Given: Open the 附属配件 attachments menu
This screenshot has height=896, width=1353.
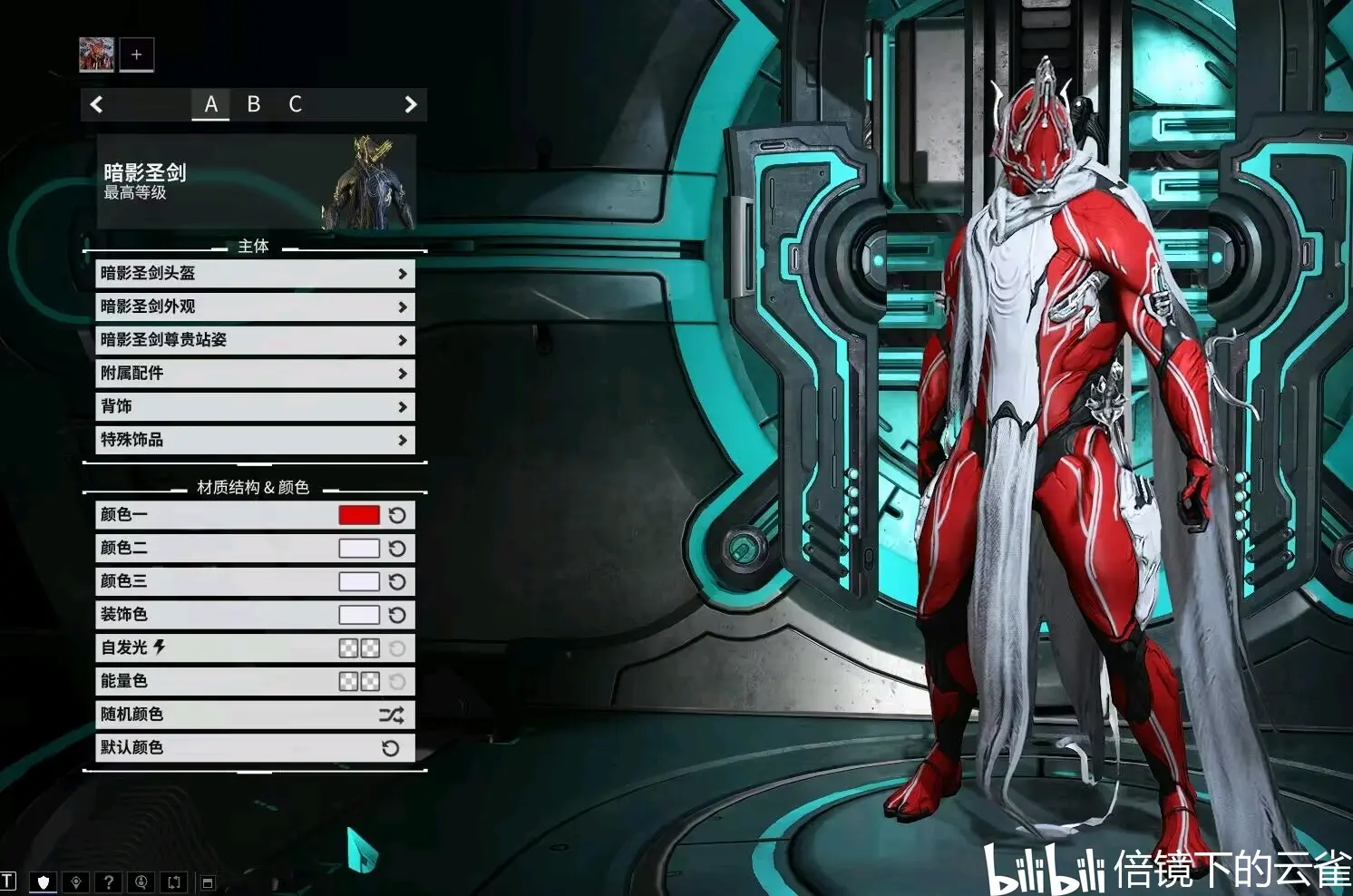Looking at the screenshot, I should coord(255,373).
